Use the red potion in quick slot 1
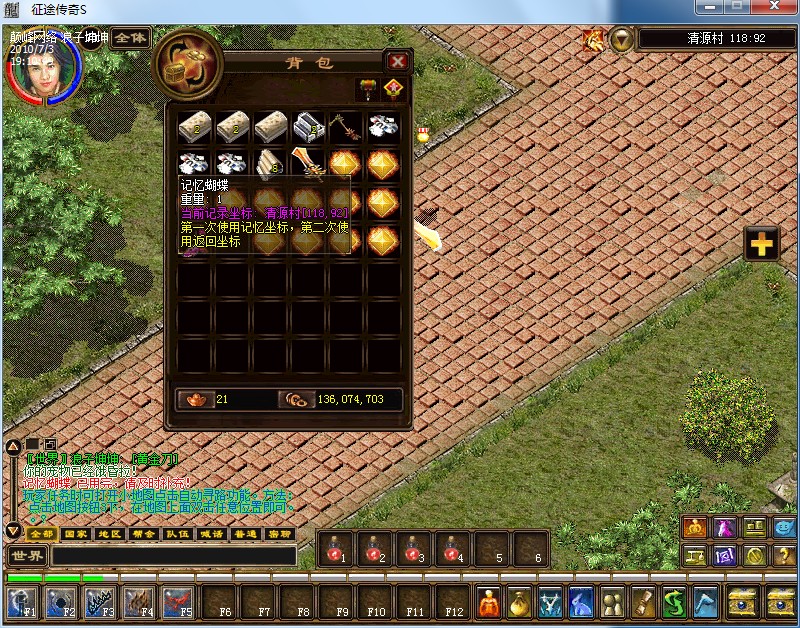800x628 pixels. point(336,548)
